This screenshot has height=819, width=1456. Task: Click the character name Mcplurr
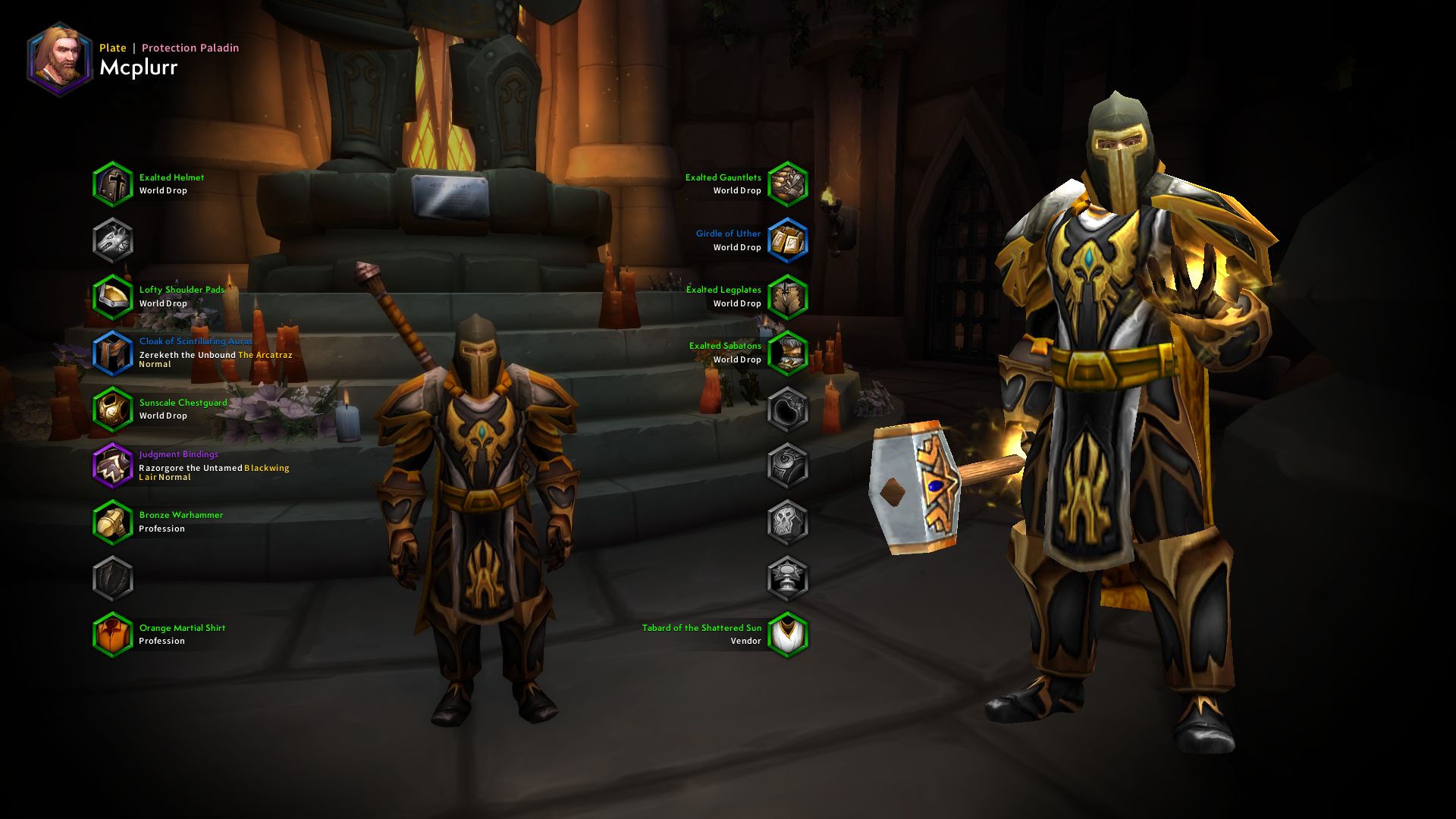tap(139, 68)
